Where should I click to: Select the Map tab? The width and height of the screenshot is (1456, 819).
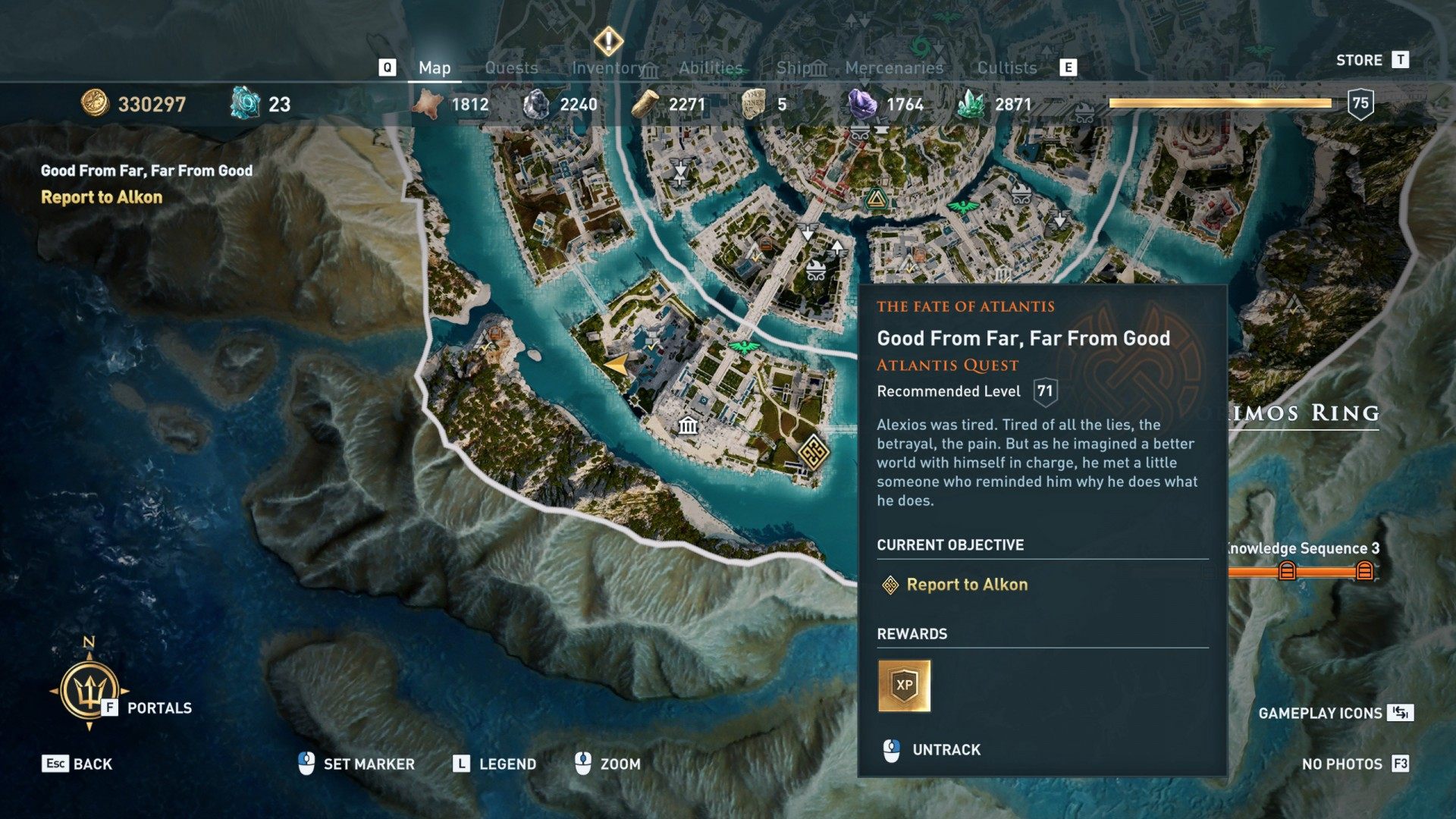435,67
